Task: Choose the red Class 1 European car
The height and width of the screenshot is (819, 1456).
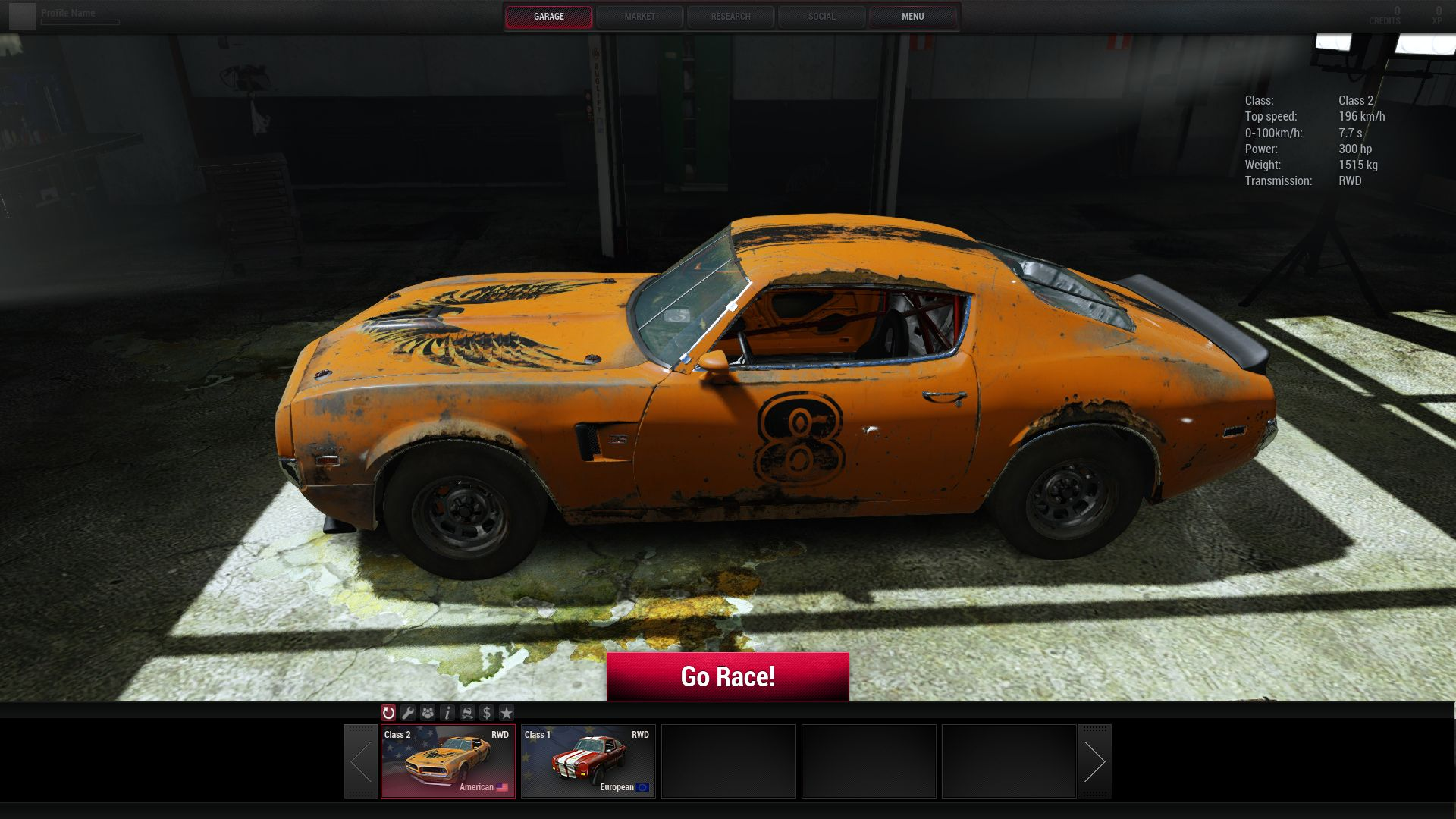Action: pos(588,761)
